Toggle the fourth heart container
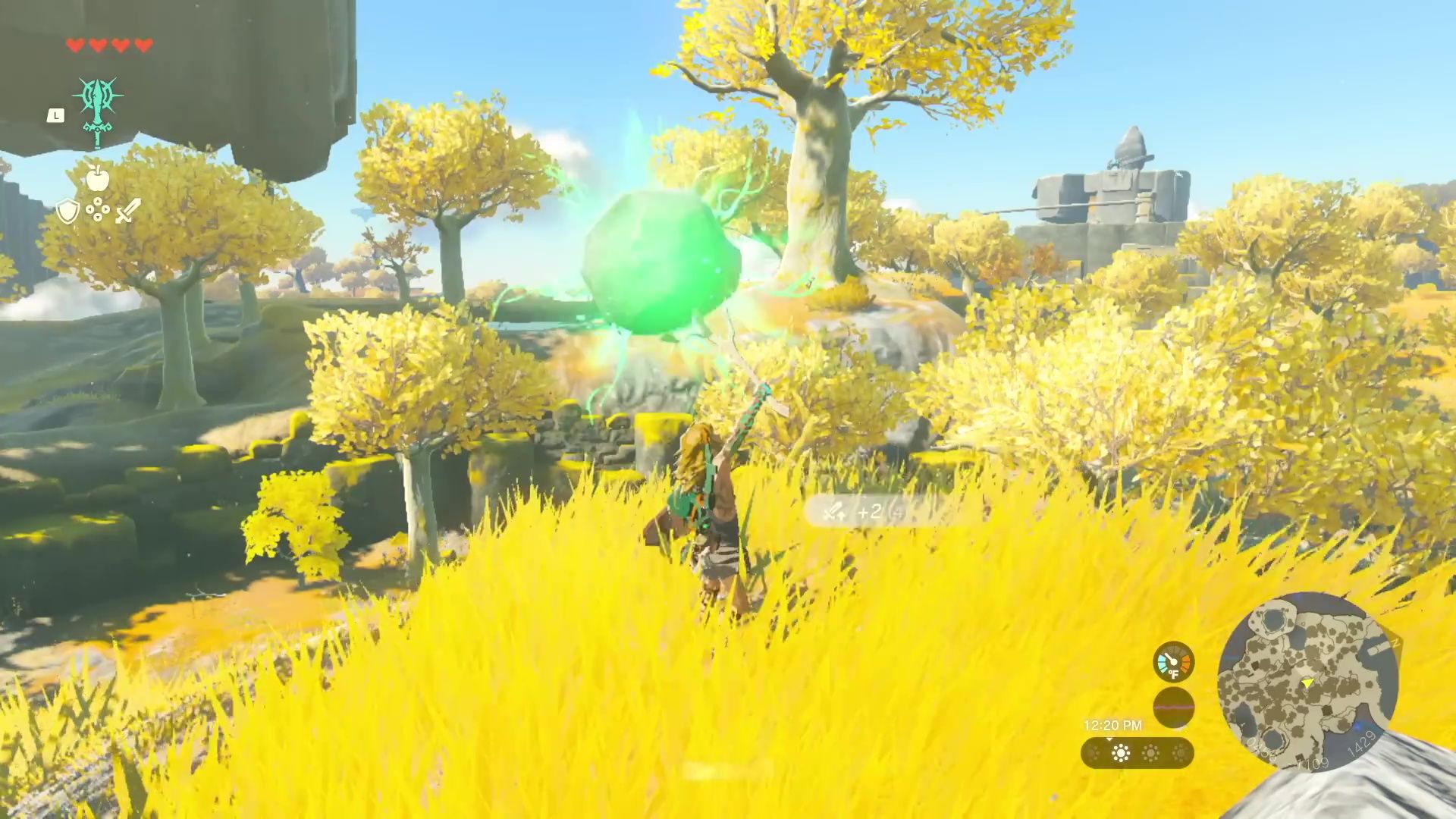Image resolution: width=1456 pixels, height=819 pixels. [143, 45]
